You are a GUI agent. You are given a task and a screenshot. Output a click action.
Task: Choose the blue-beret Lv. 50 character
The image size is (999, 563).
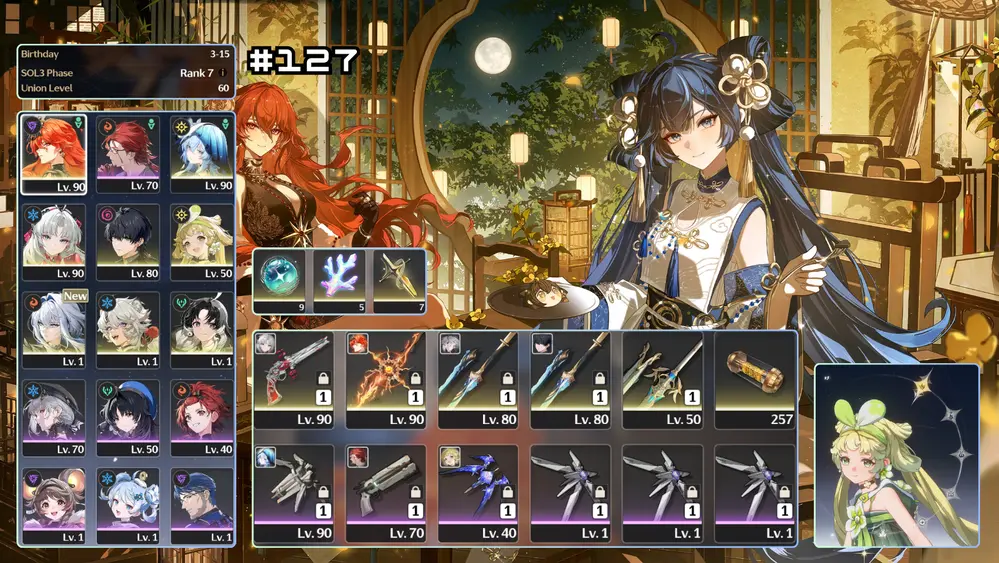click(x=128, y=417)
